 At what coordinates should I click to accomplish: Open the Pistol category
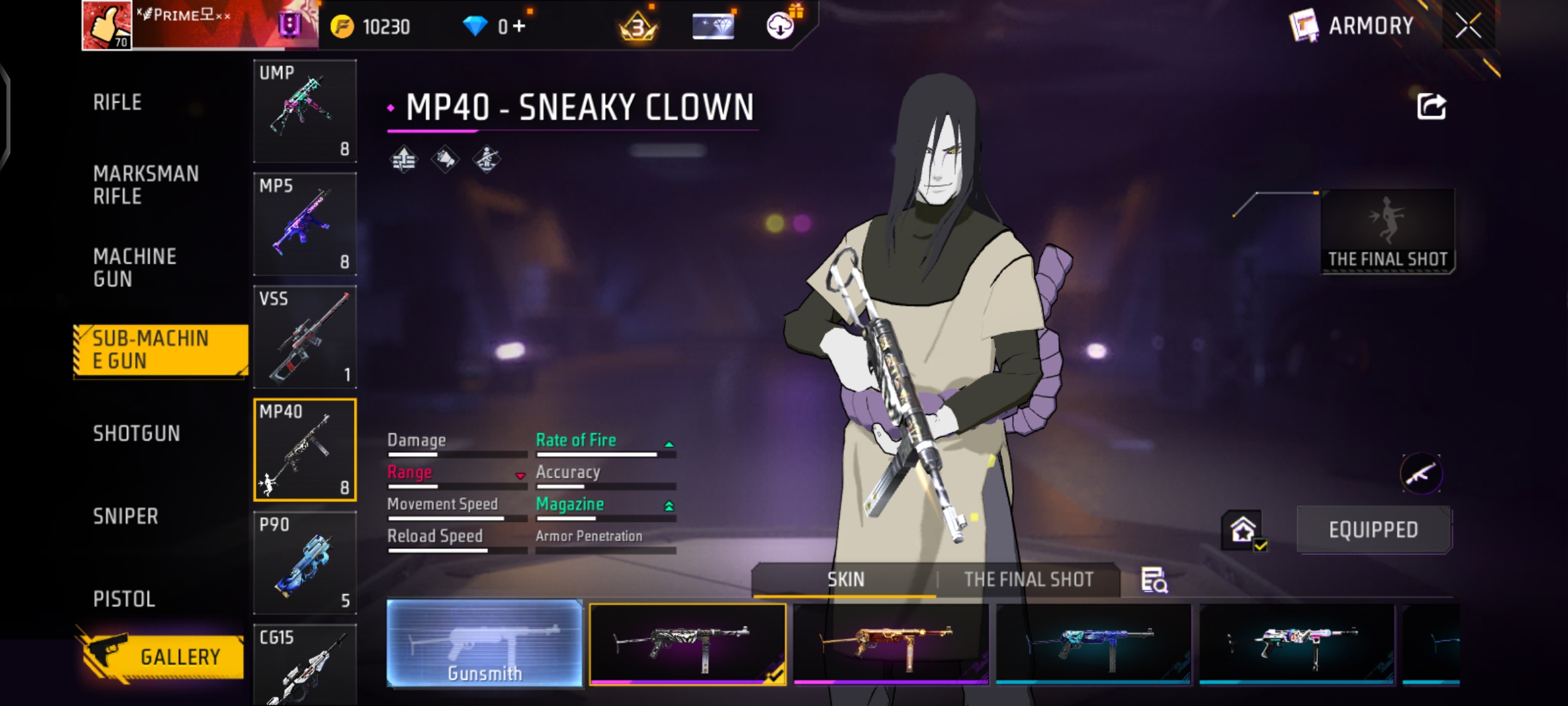click(x=124, y=599)
